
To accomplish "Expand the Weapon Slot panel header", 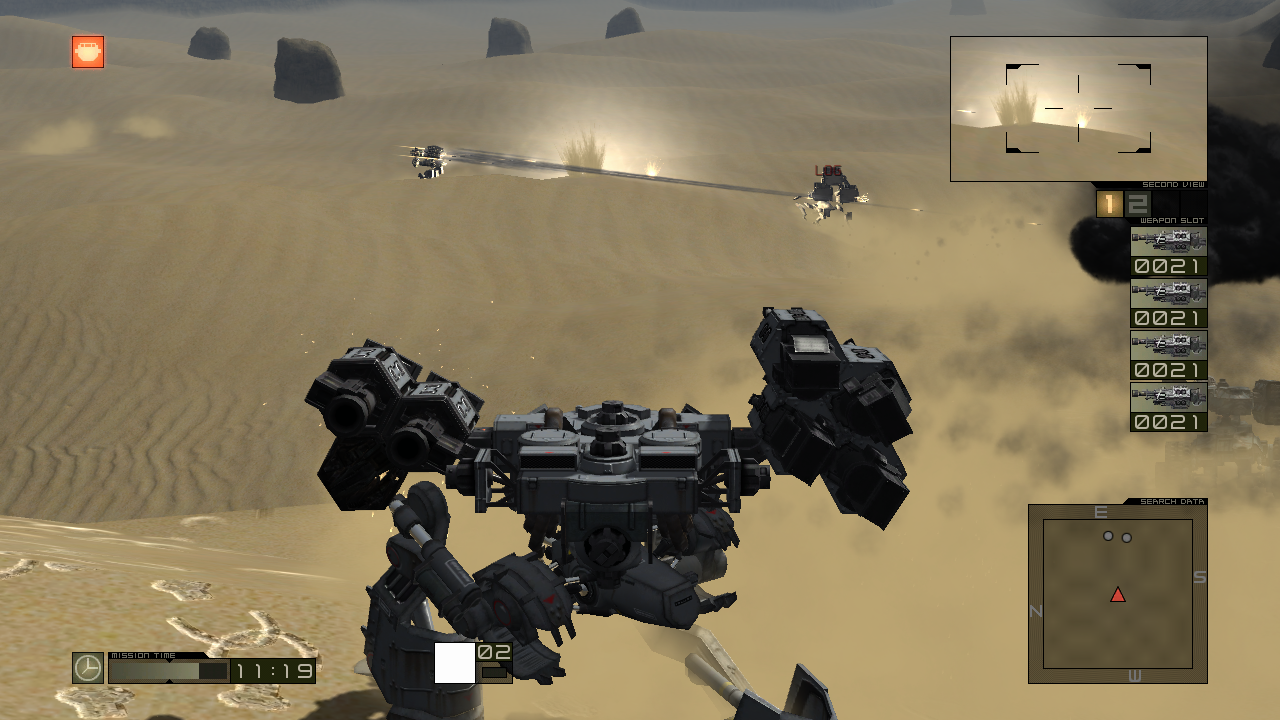I will pos(1173,219).
